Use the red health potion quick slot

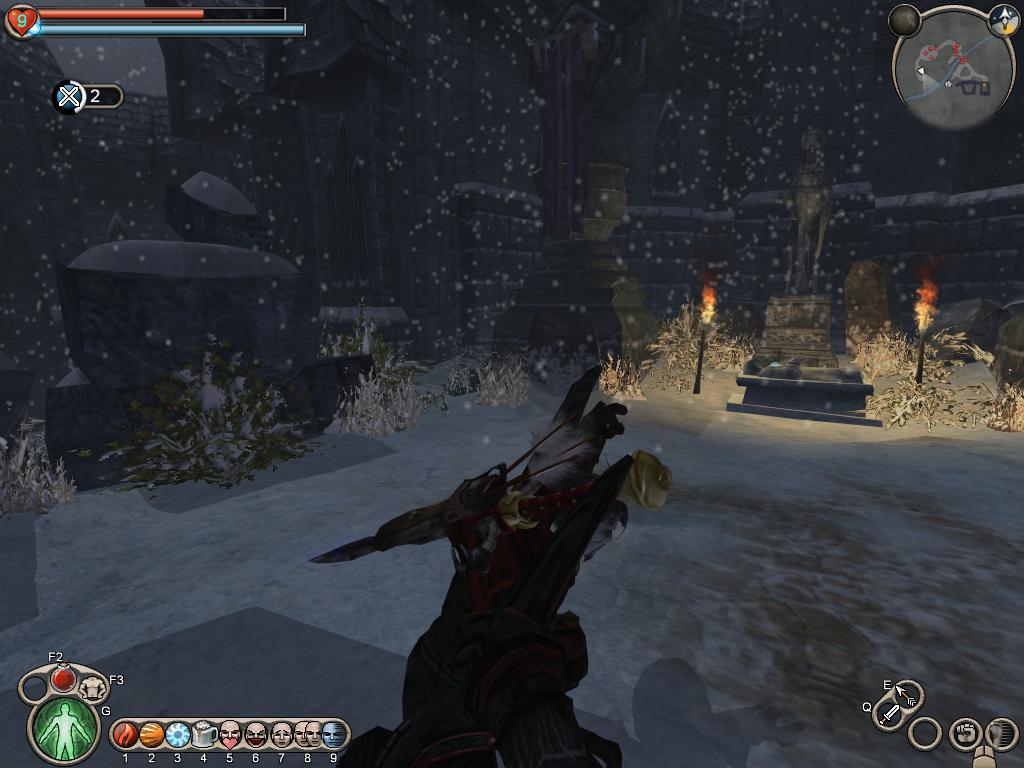63,678
